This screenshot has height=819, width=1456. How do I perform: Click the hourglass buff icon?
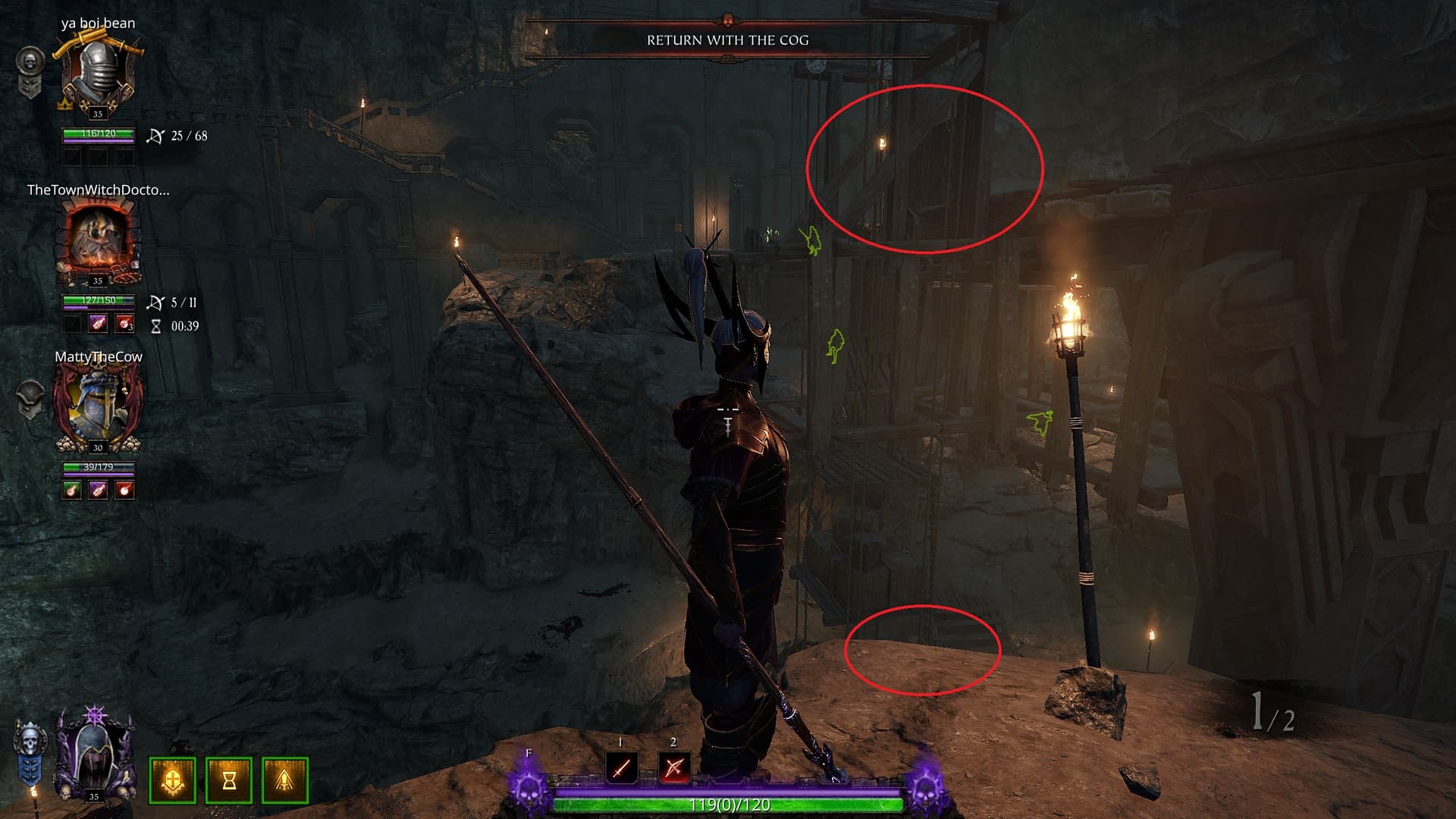coord(229,780)
